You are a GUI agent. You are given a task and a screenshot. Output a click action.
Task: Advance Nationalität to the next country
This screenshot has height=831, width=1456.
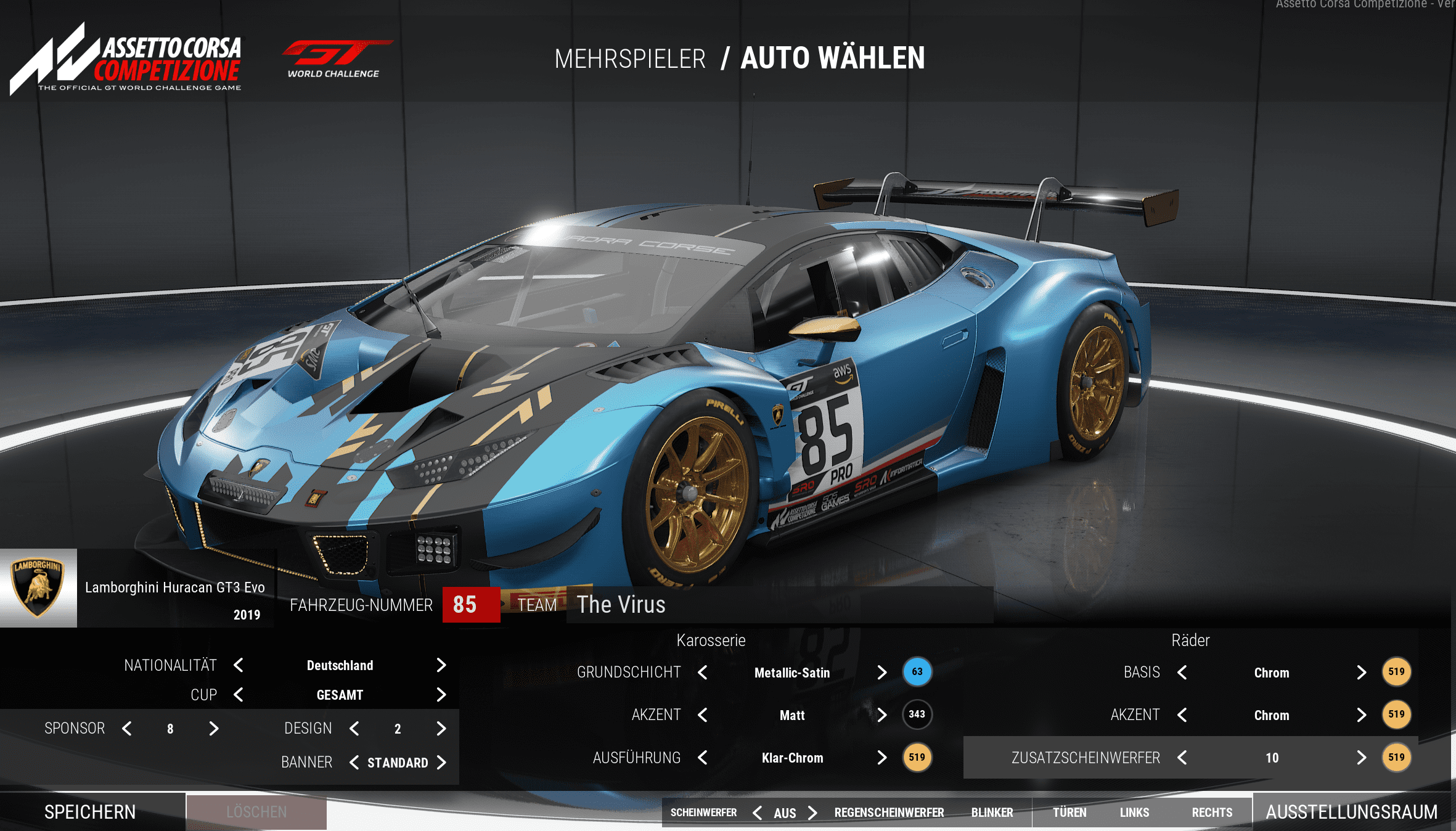[441, 665]
